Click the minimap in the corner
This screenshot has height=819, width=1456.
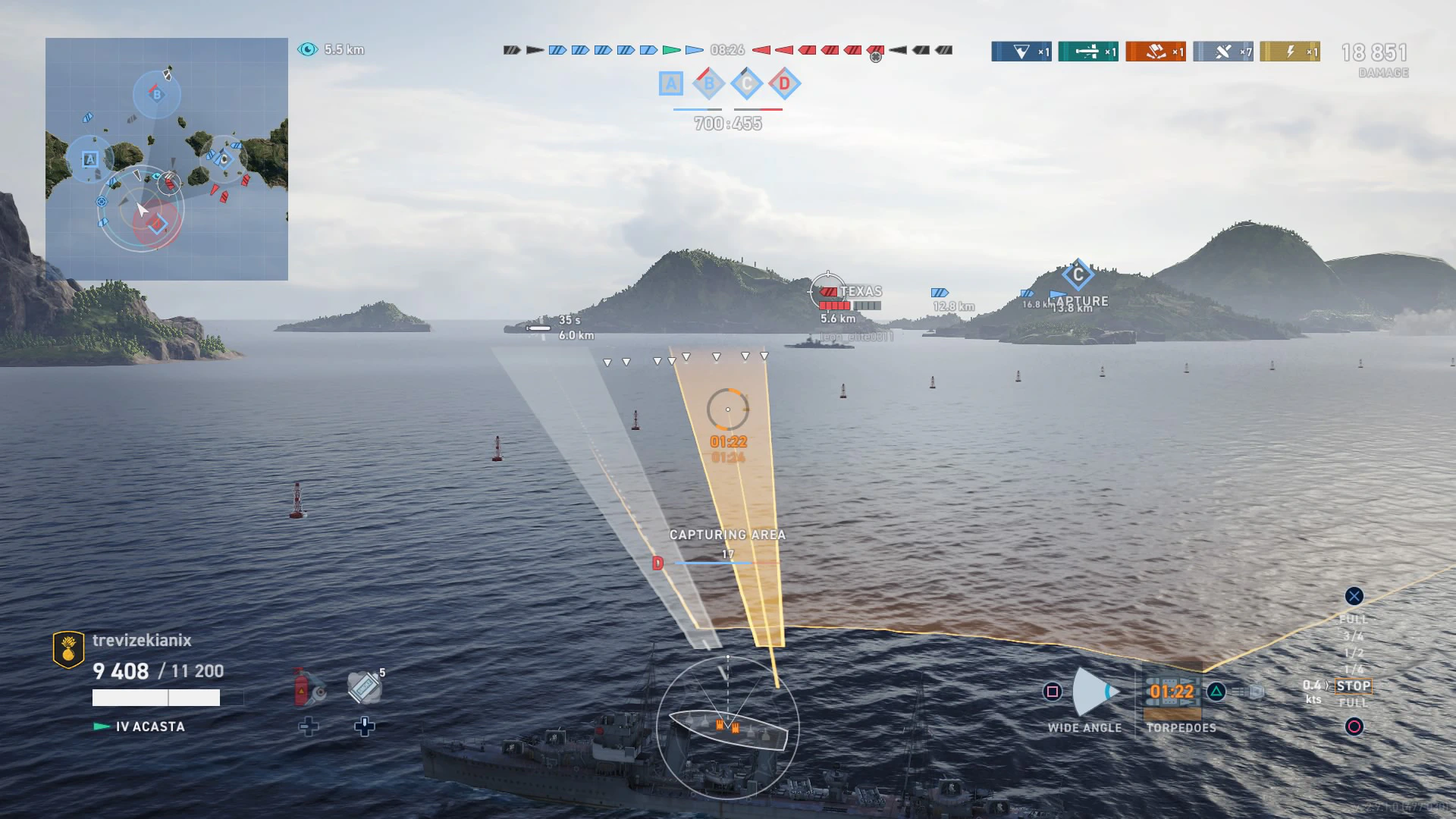167,159
